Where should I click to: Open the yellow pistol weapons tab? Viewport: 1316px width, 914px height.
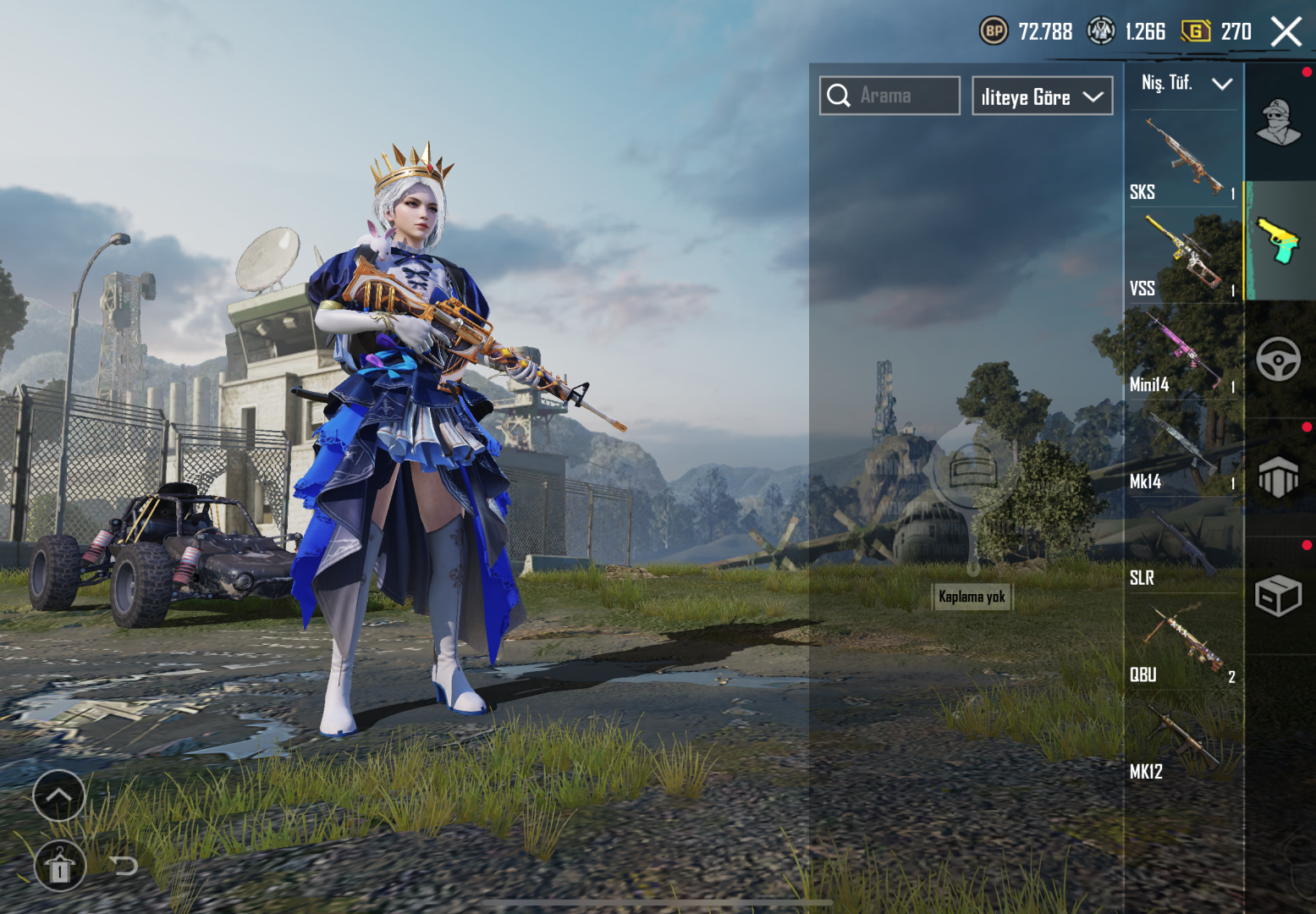click(x=1279, y=241)
